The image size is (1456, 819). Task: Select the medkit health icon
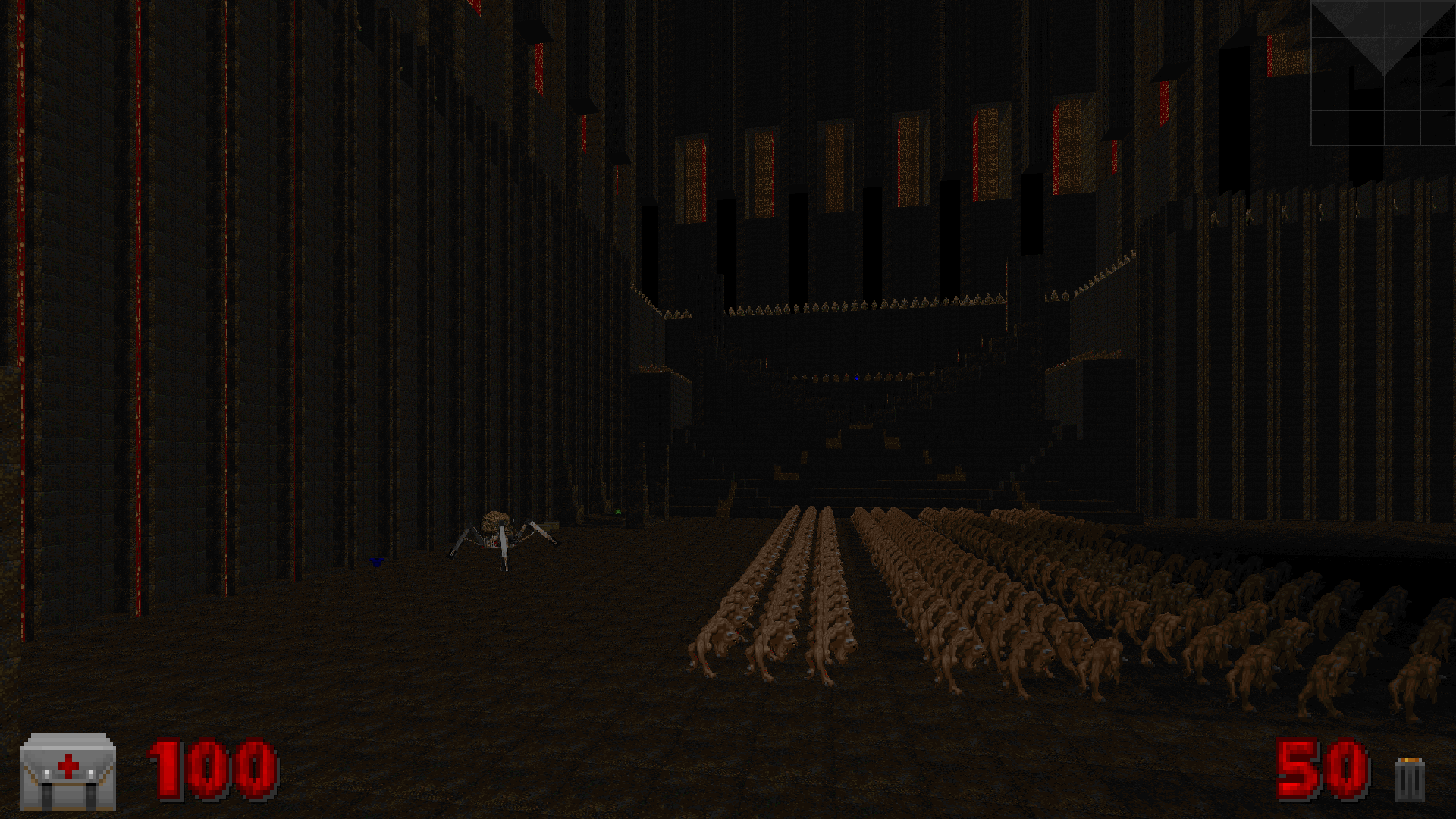pos(68,771)
